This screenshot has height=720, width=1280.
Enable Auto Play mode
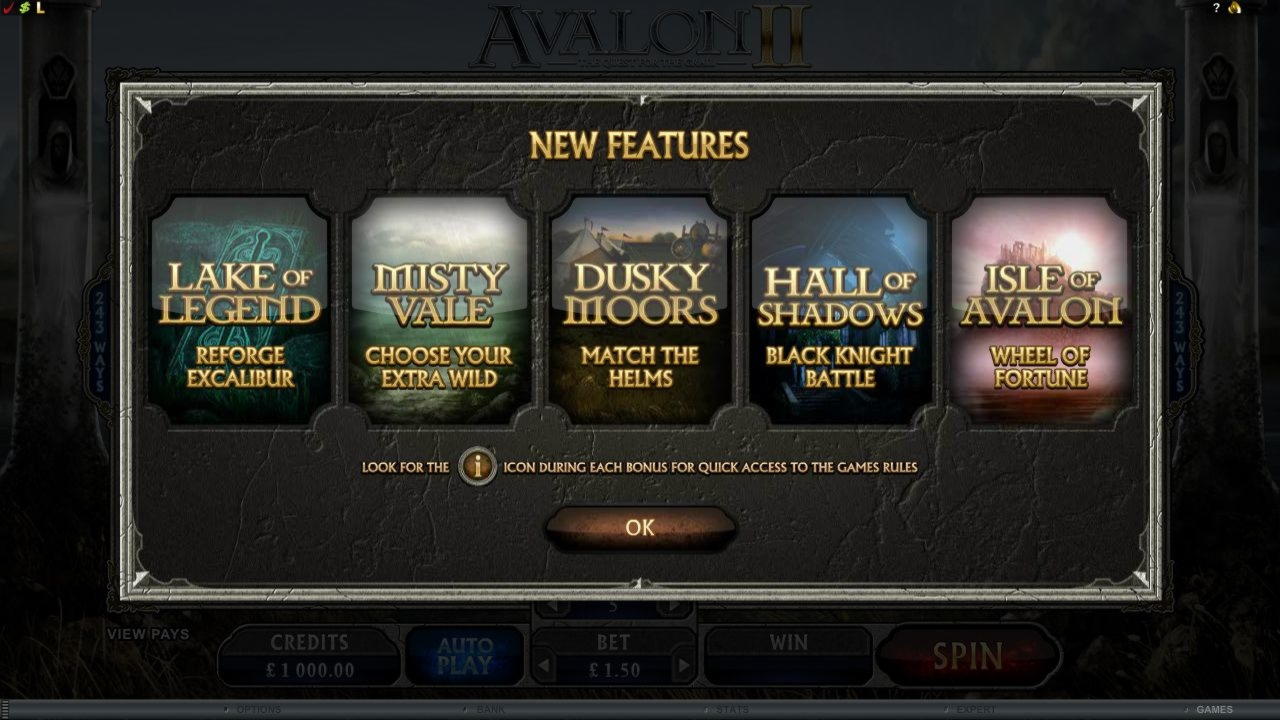pos(463,655)
